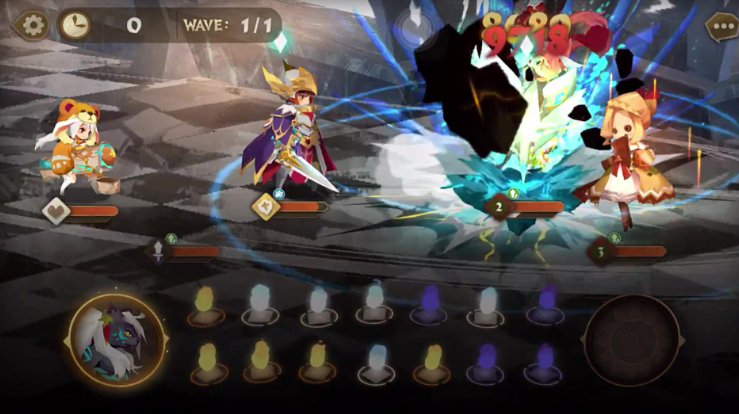
Task: Open the three-dots options menu
Action: (x=720, y=26)
